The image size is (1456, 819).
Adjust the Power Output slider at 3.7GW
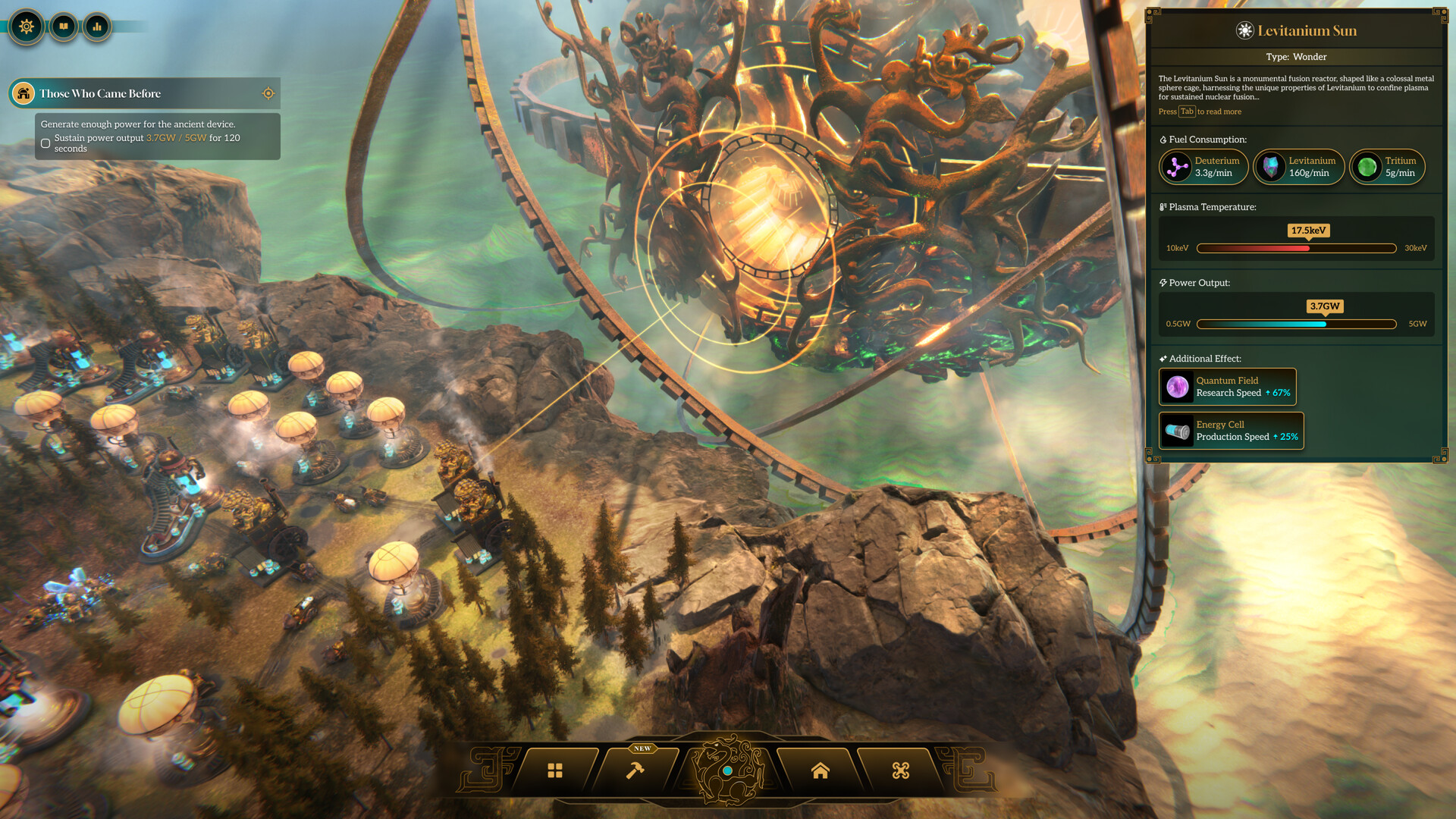1323,324
